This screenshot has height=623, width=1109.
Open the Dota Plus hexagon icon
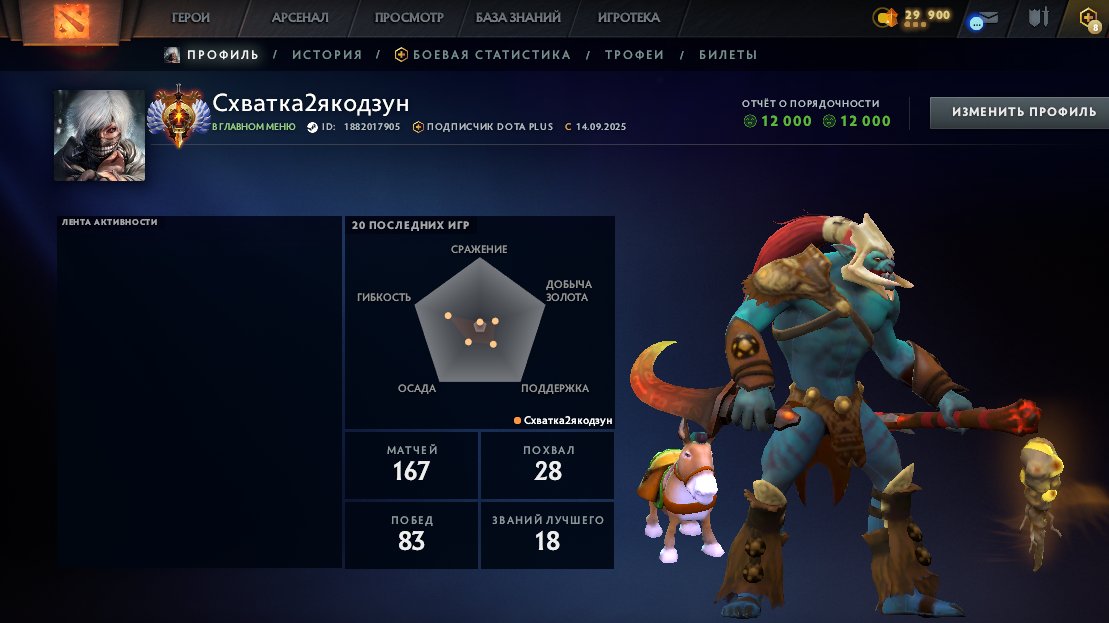pyautogui.click(x=1088, y=17)
